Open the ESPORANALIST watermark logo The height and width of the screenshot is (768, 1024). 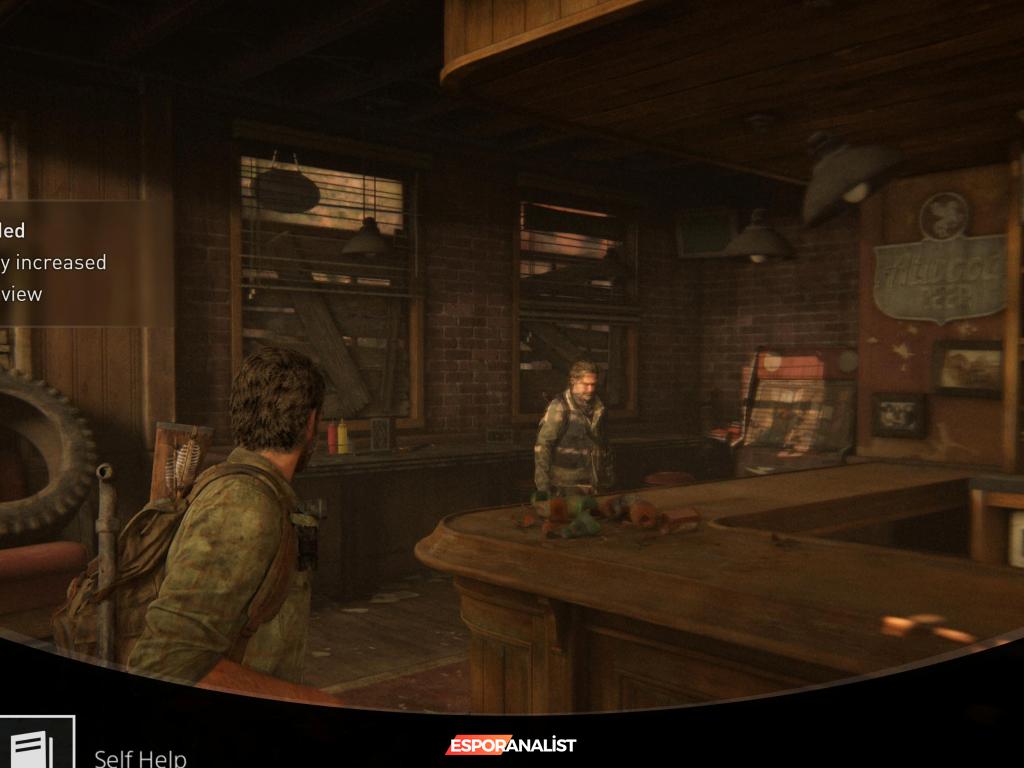click(511, 745)
